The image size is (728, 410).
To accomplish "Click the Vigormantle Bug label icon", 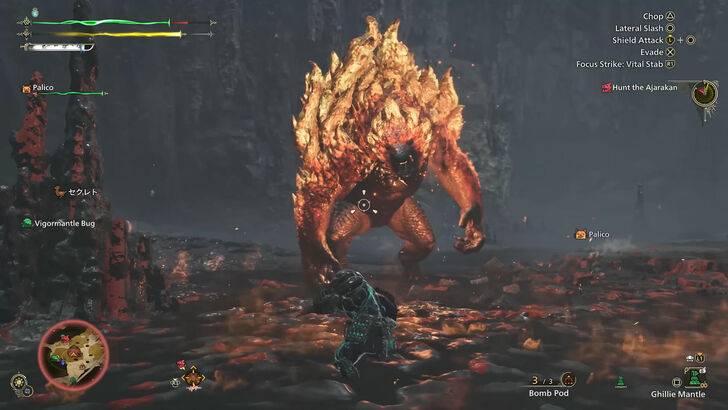I will (x=27, y=222).
